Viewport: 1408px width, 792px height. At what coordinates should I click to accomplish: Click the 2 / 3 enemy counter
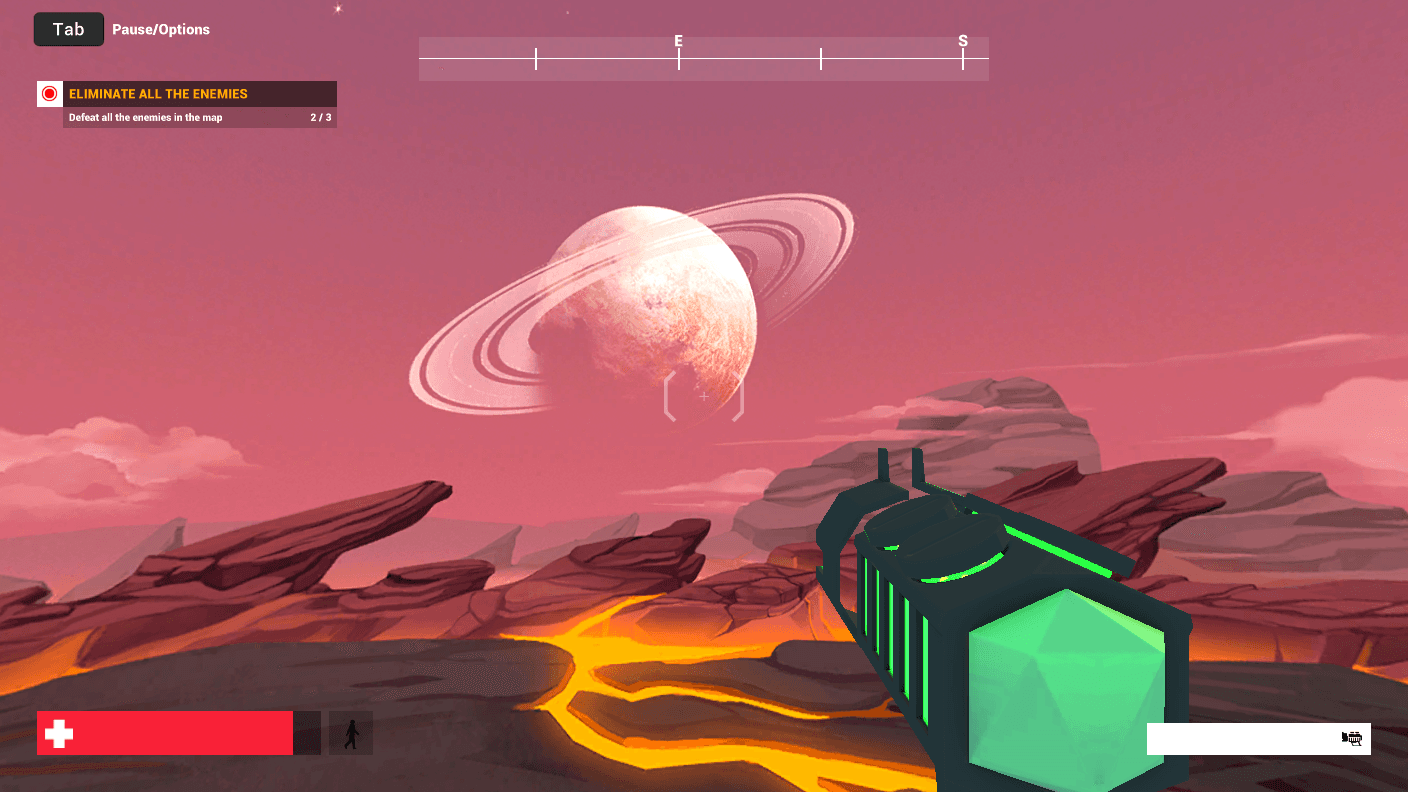coord(322,116)
